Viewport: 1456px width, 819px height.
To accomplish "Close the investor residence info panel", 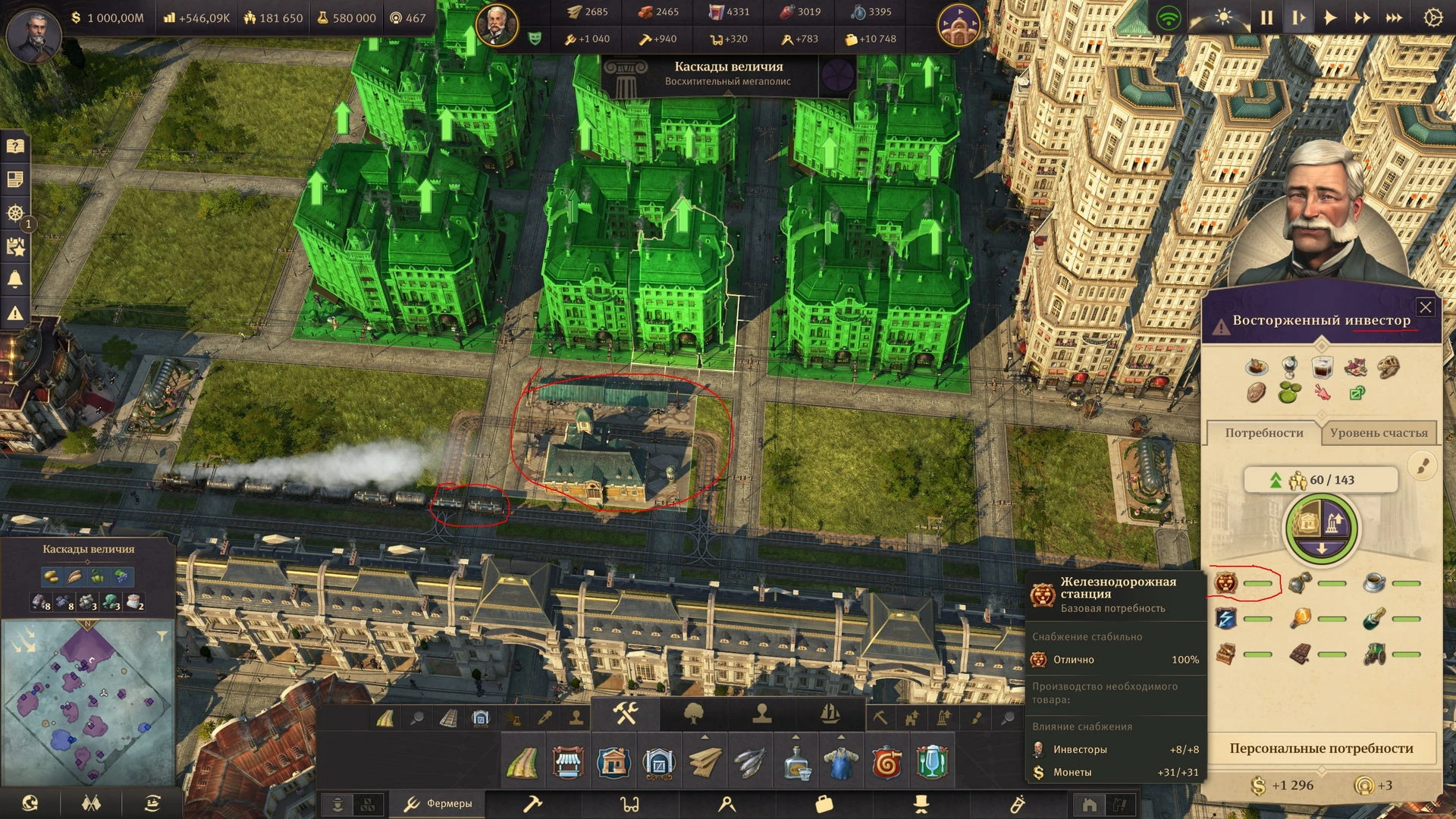I will pyautogui.click(x=1425, y=307).
